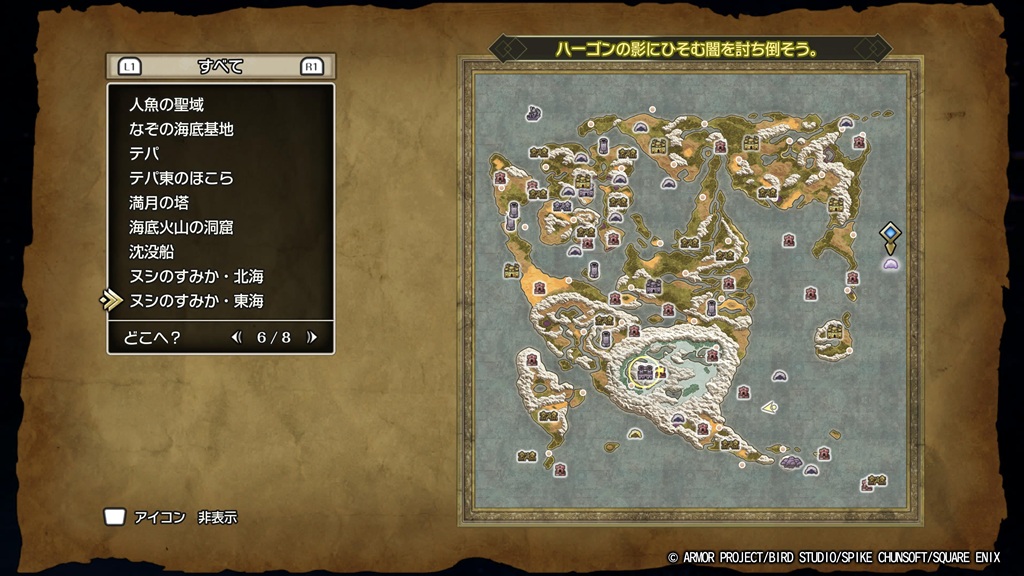Click the world map panel
This screenshot has width=1024, height=576.
point(690,290)
